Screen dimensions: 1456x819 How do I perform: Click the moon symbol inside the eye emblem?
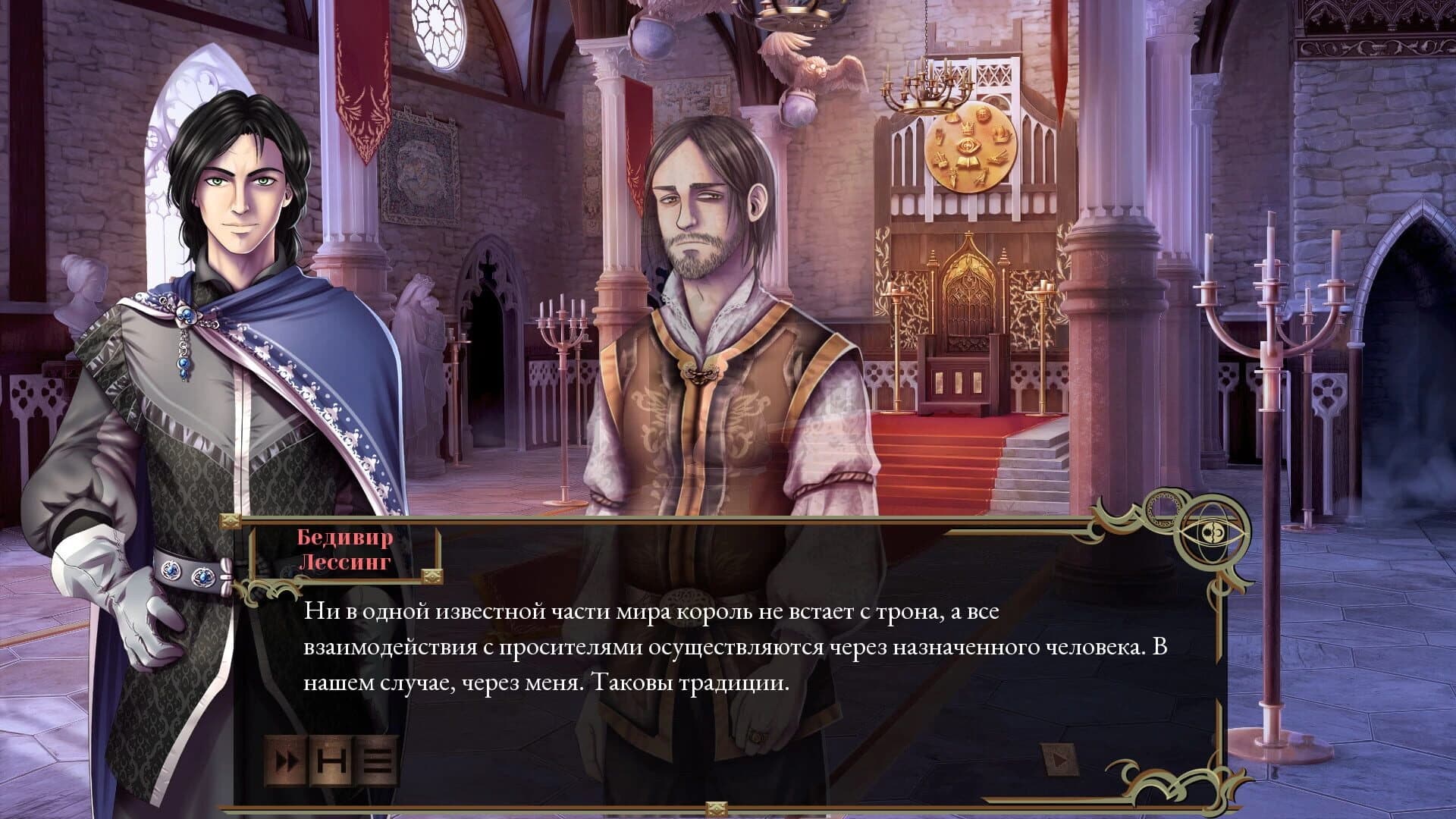tap(1219, 533)
